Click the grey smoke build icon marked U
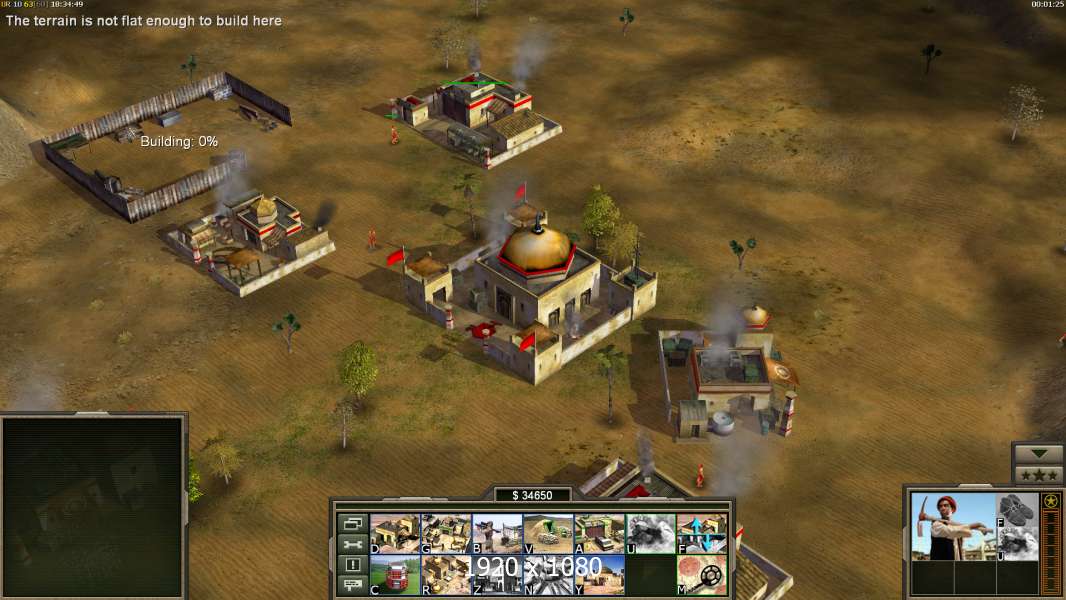The height and width of the screenshot is (600, 1066). coord(650,534)
